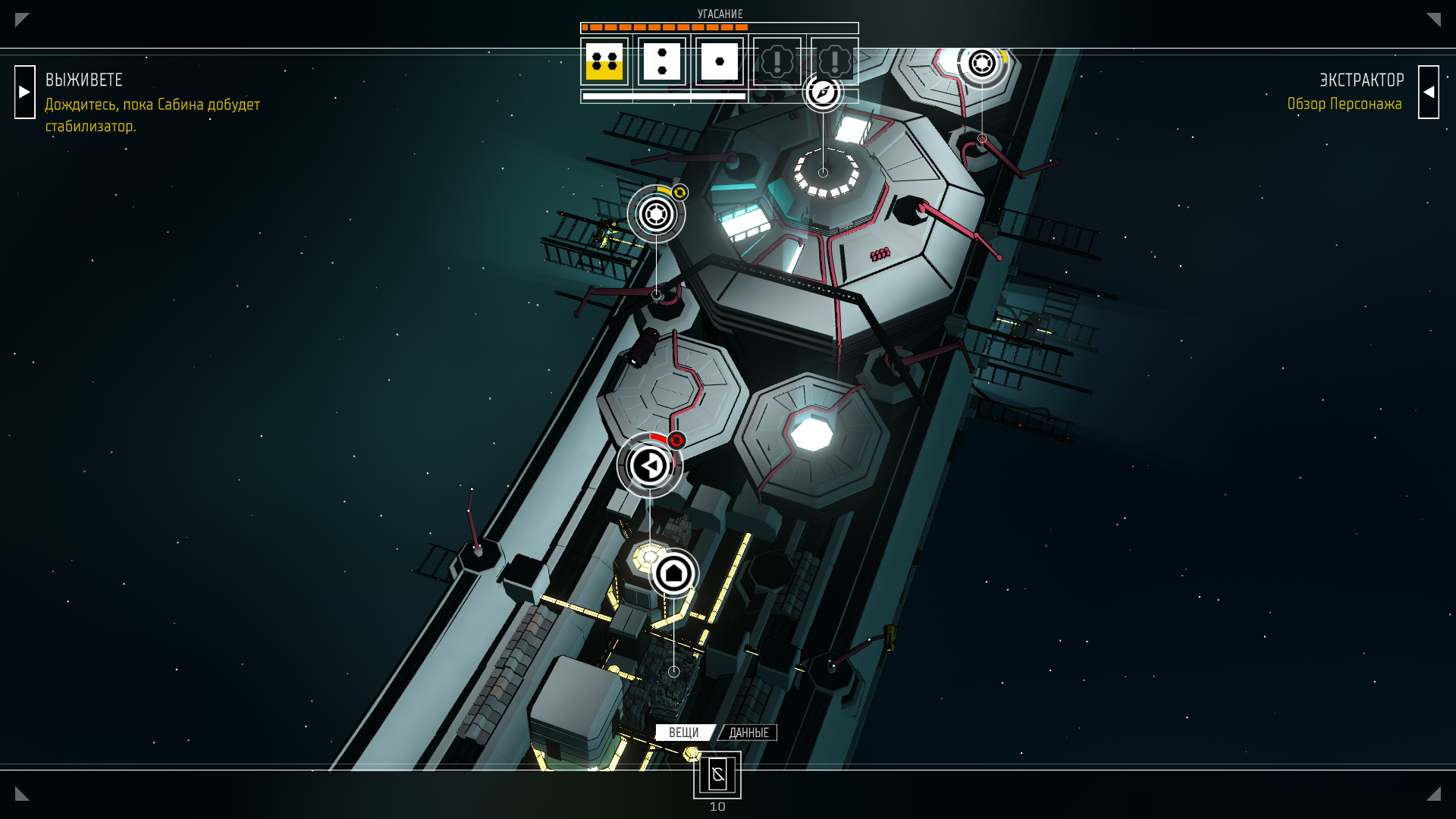Screen dimensions: 1456x819
Task: Expand the ВЫЖИВЕТЕ objective panel arrow
Action: [25, 92]
